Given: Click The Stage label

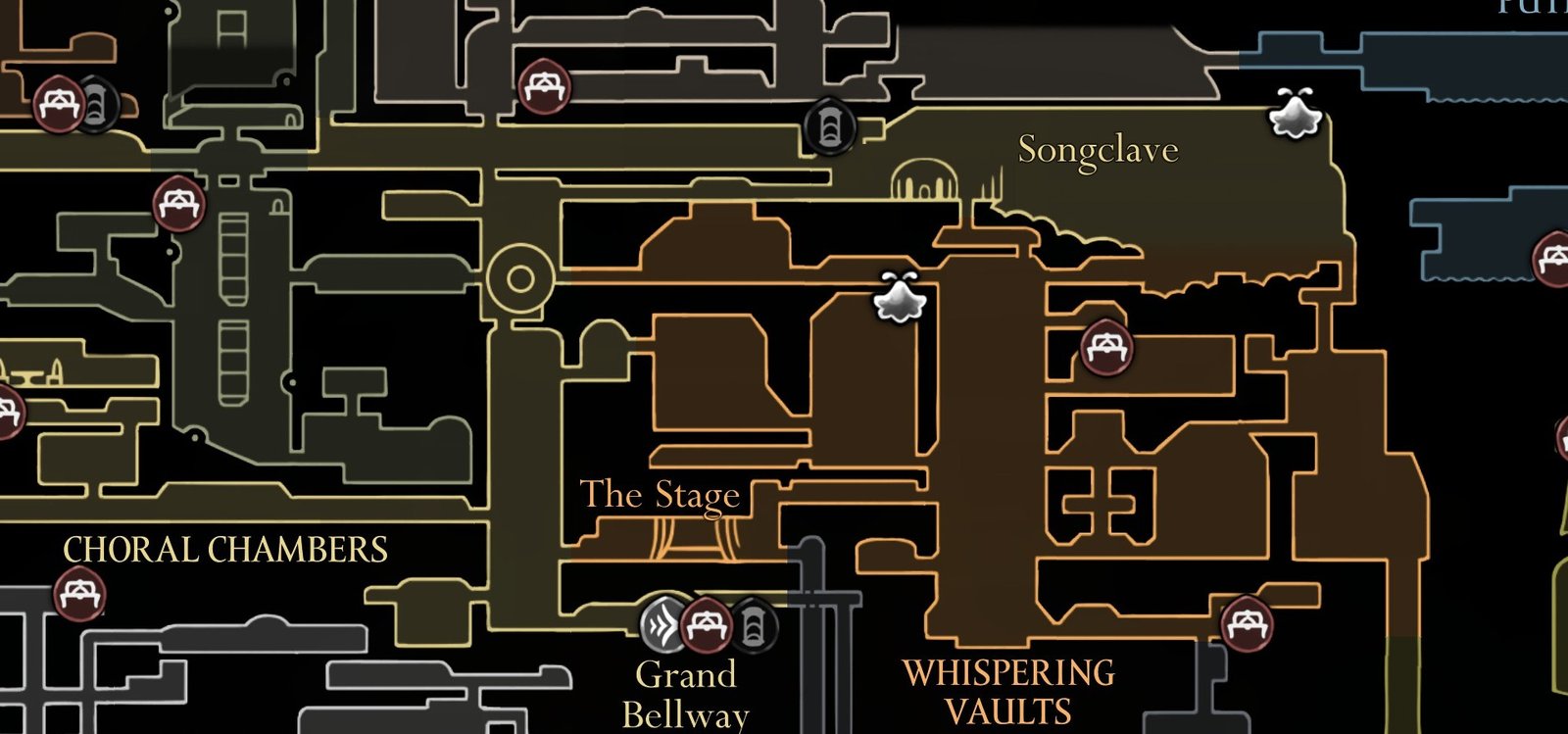Looking at the screenshot, I should point(661,496).
